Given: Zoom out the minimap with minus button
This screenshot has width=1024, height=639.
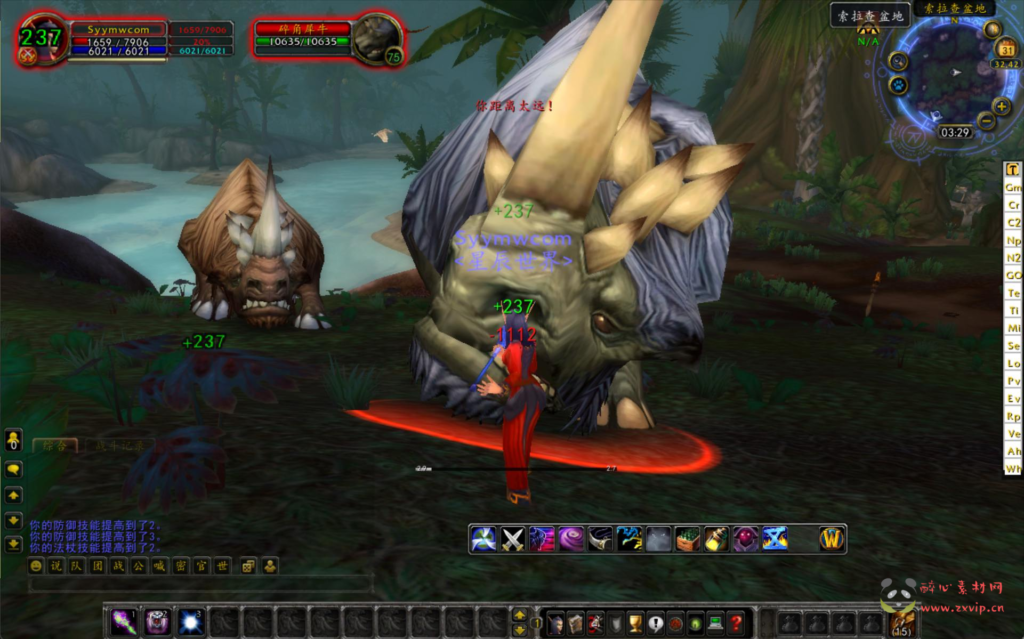Looking at the screenshot, I should (985, 122).
